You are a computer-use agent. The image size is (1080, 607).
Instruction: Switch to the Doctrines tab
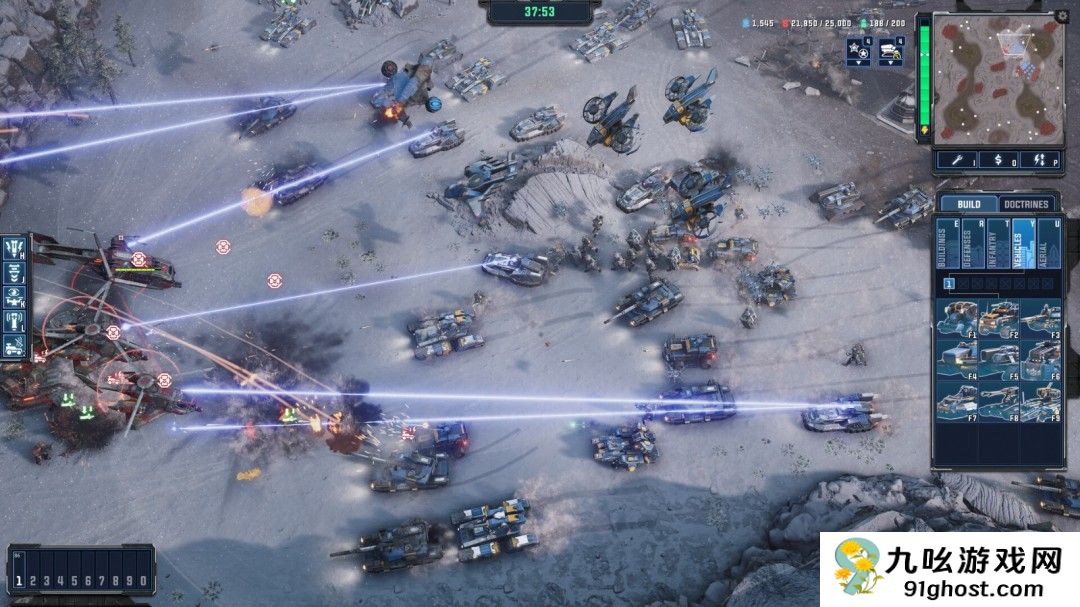pyautogui.click(x=1025, y=204)
